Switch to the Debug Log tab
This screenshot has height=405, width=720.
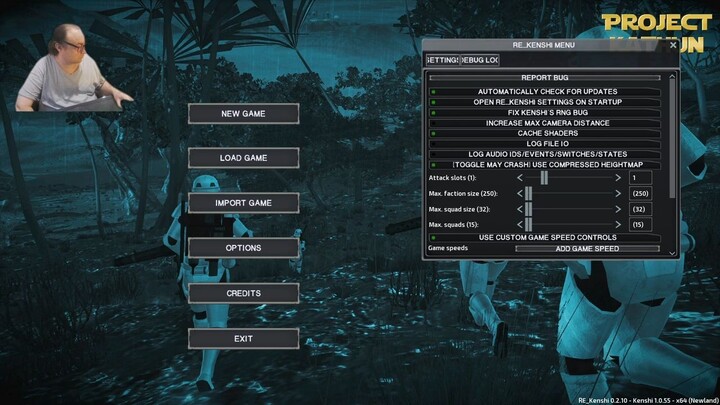479,61
